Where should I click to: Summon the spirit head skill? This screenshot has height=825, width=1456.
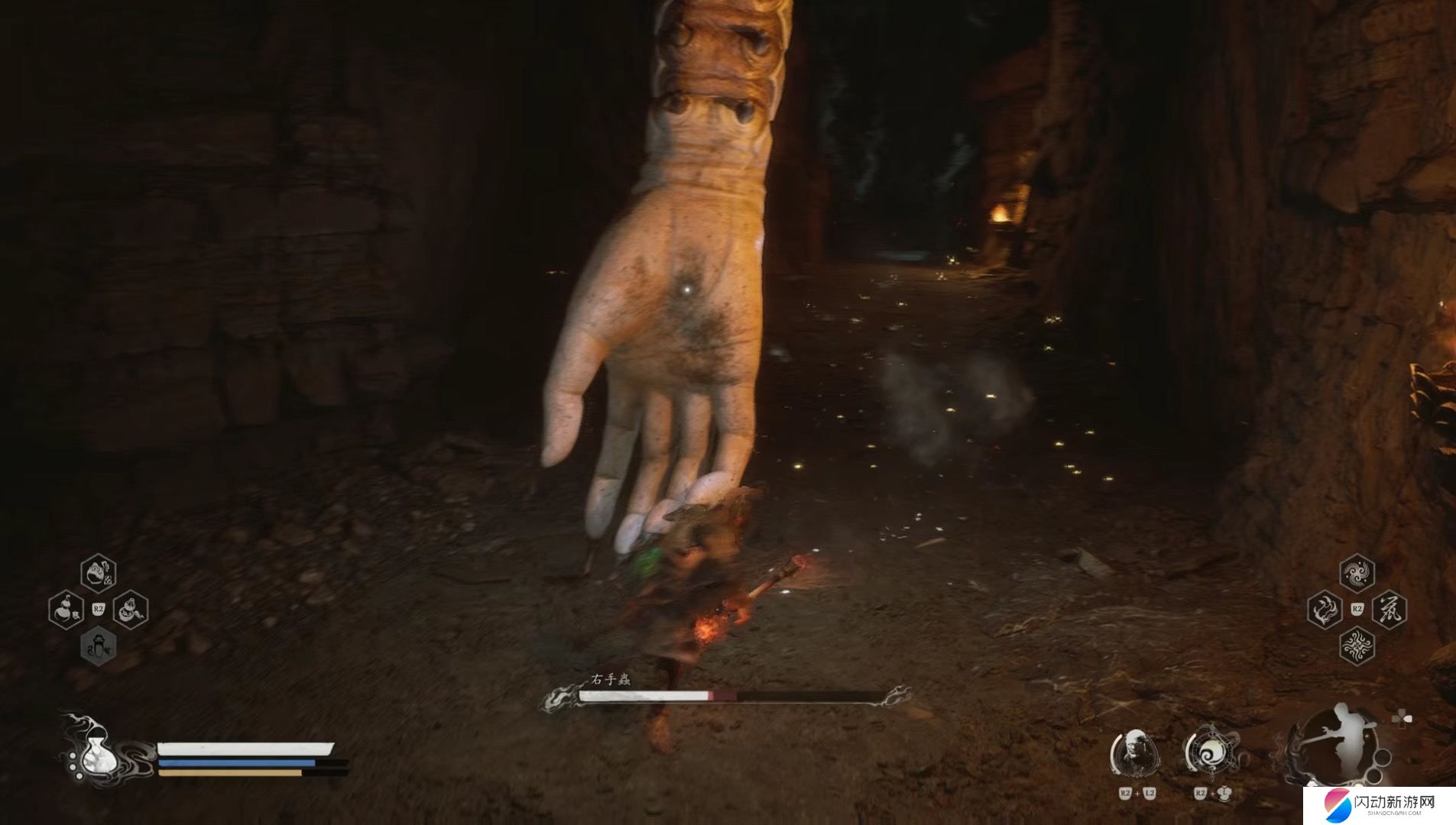[x=1135, y=753]
